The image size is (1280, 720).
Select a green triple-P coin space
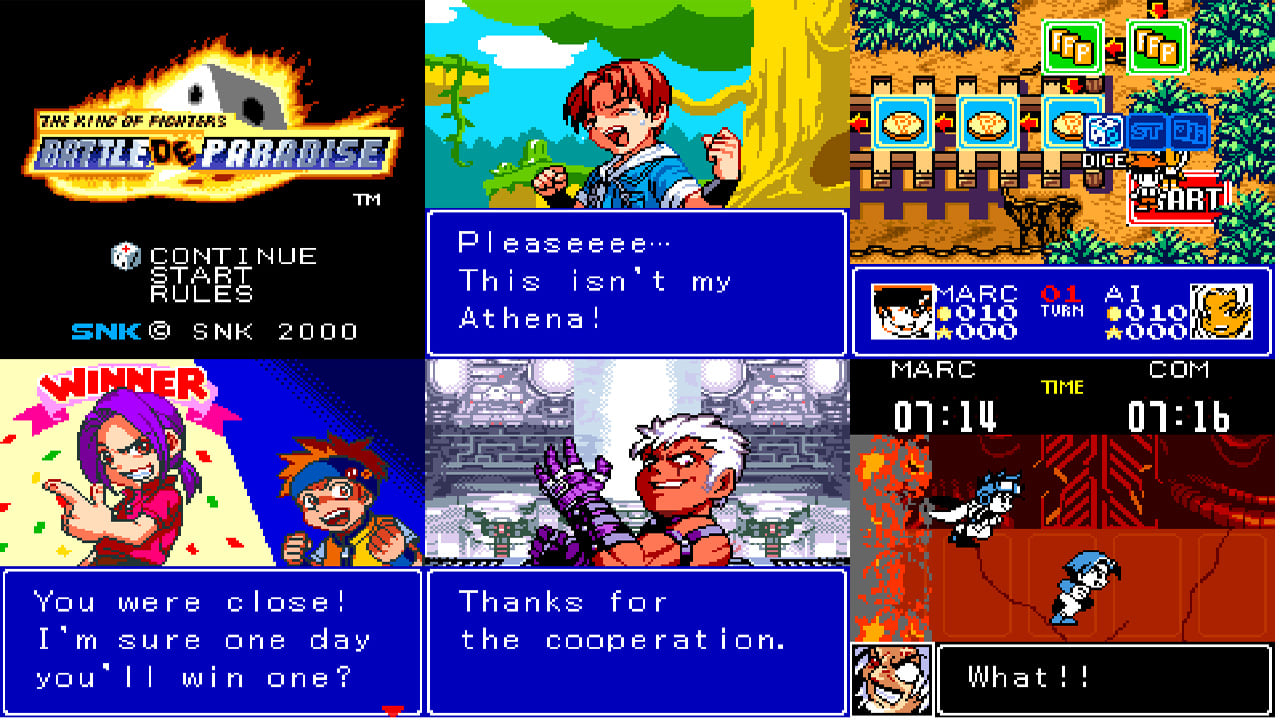coord(1072,47)
